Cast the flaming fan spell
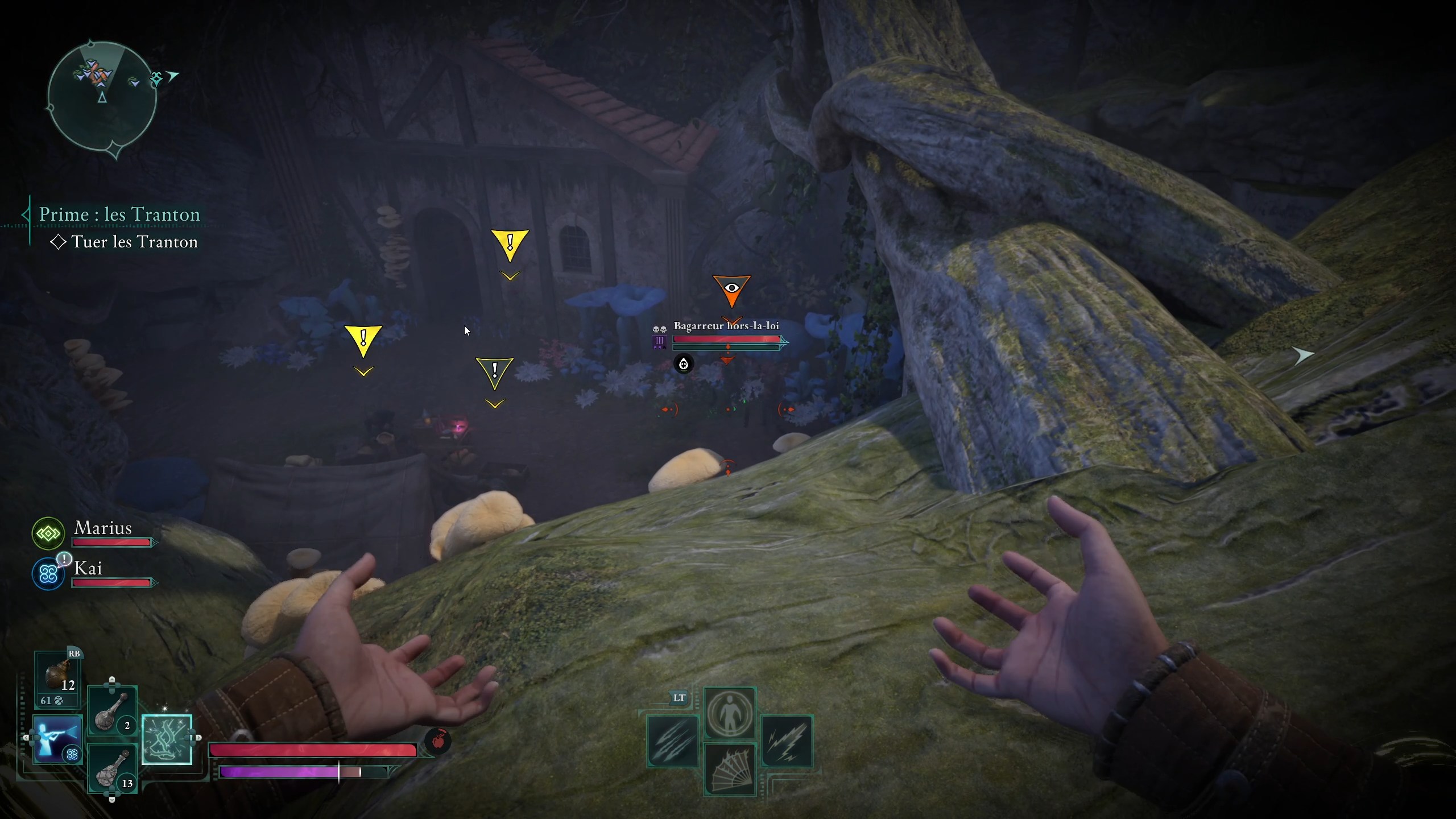This screenshot has height=819, width=1456. pyautogui.click(x=730, y=769)
